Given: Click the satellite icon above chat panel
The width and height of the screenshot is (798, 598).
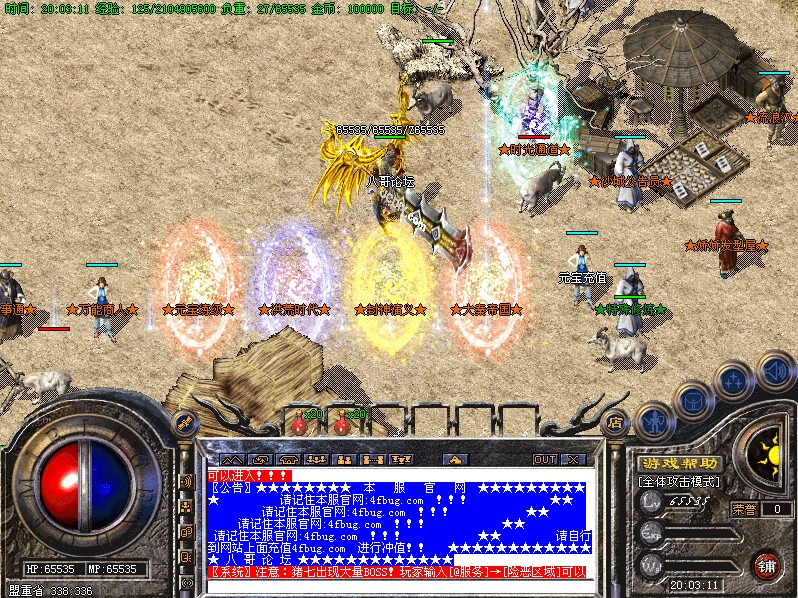Looking at the screenshot, I should pos(185,422).
